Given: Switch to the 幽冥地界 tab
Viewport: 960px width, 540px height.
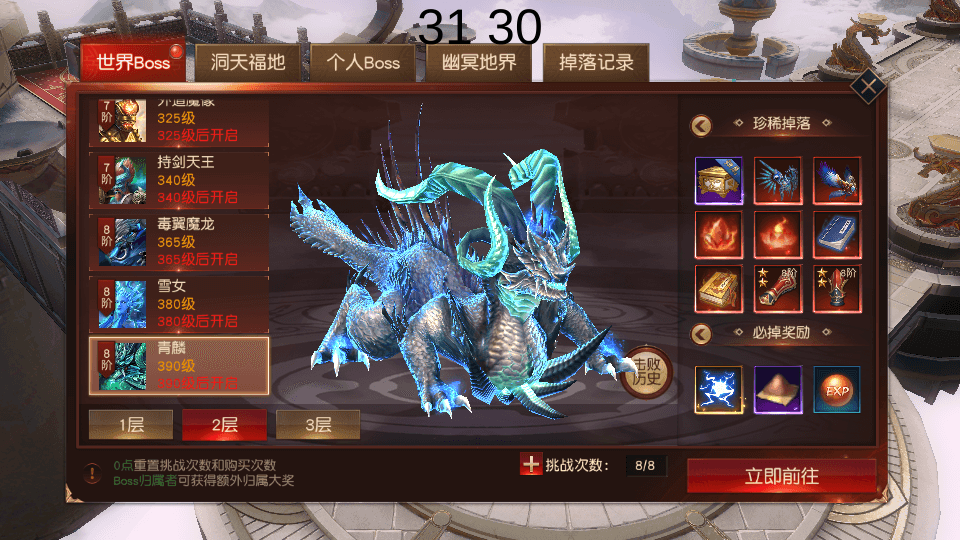Looking at the screenshot, I should (479, 63).
